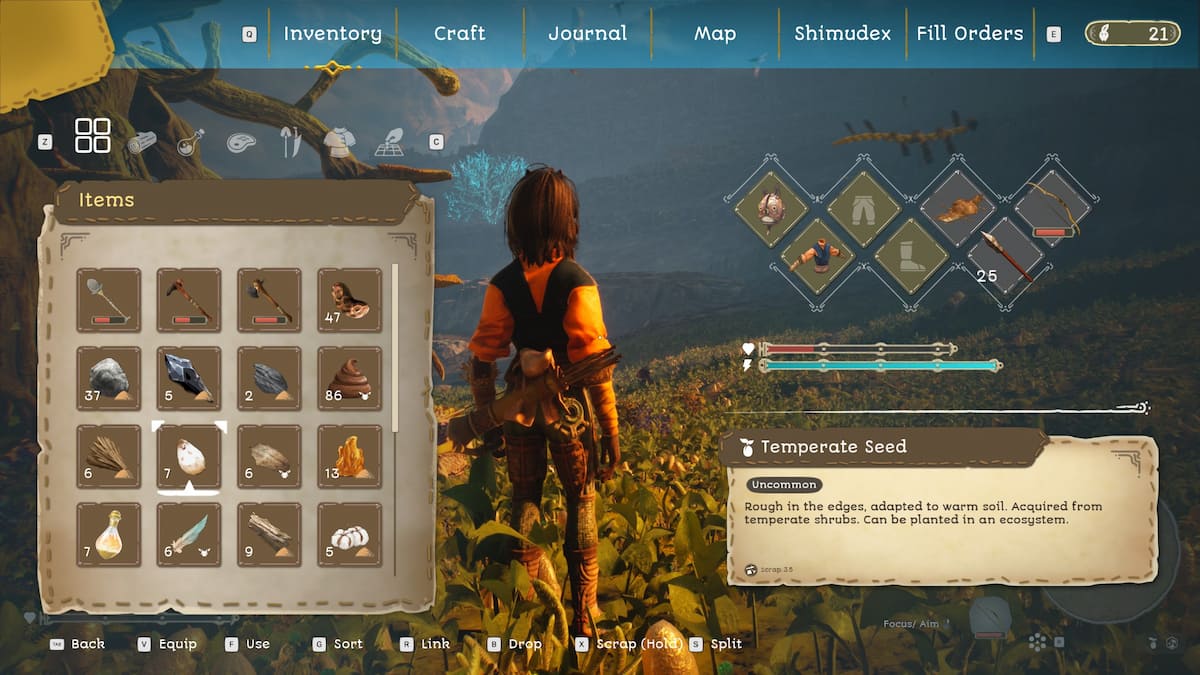The image size is (1200, 675).
Task: Switch to the Journal tab
Action: click(587, 33)
